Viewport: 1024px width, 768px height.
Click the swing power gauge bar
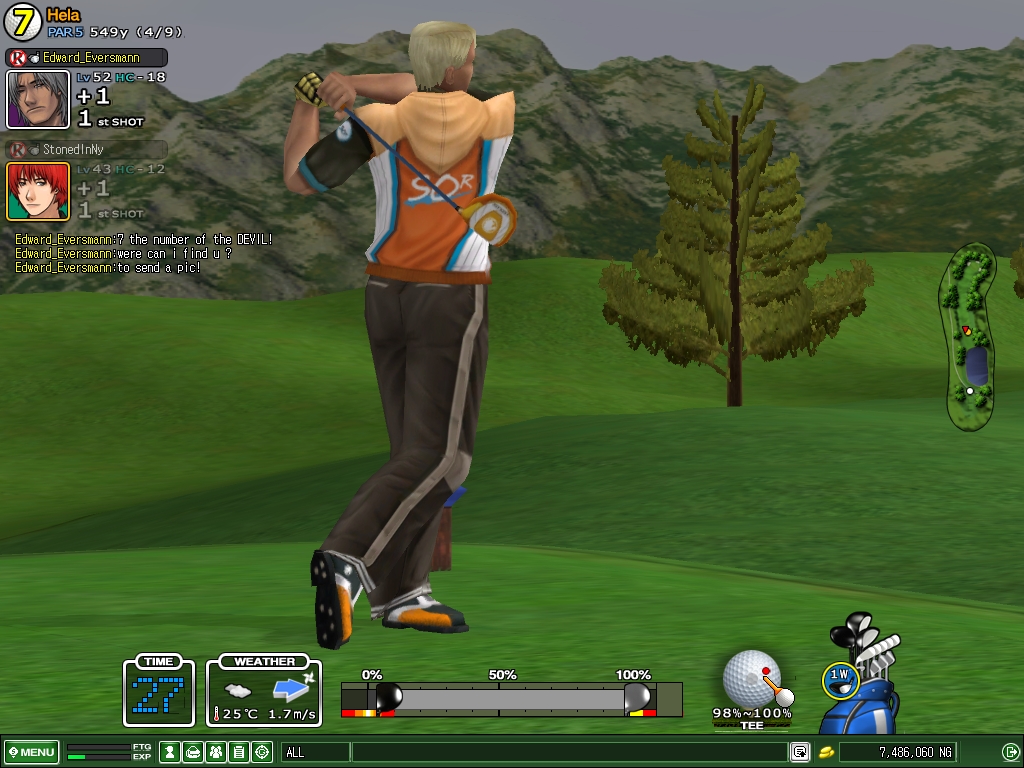tap(510, 698)
